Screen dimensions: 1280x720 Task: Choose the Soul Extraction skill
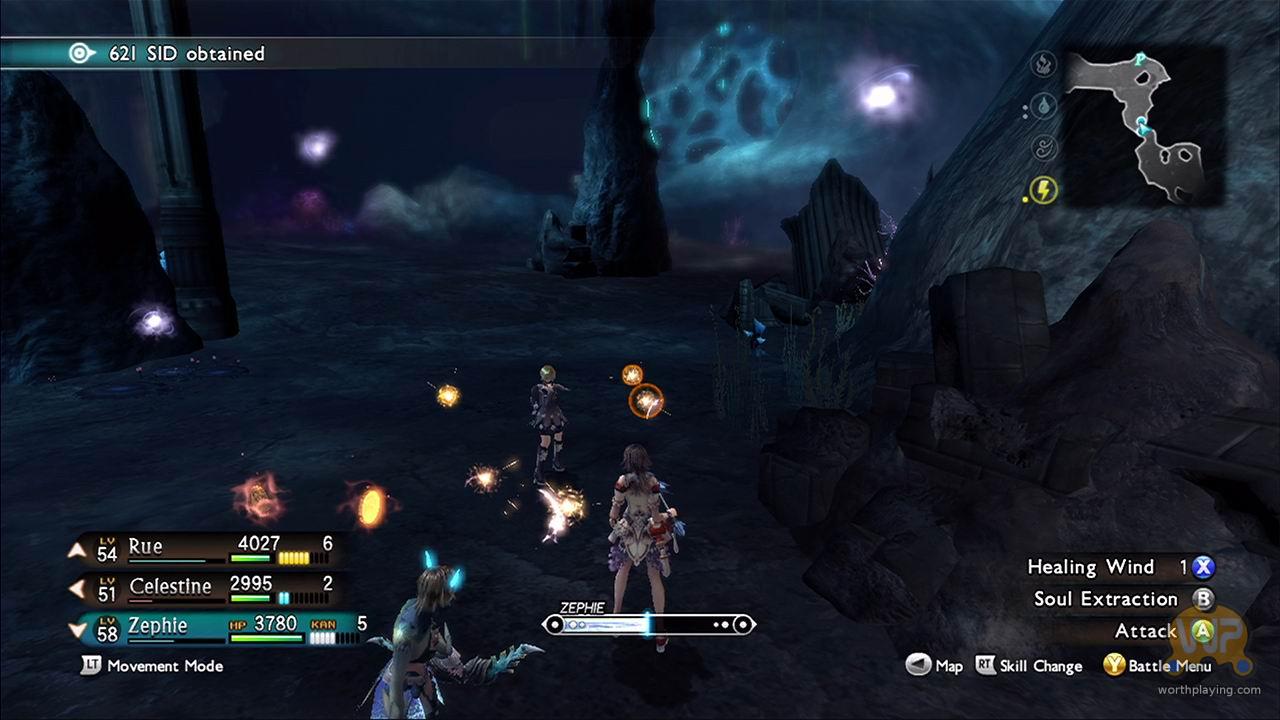1105,599
